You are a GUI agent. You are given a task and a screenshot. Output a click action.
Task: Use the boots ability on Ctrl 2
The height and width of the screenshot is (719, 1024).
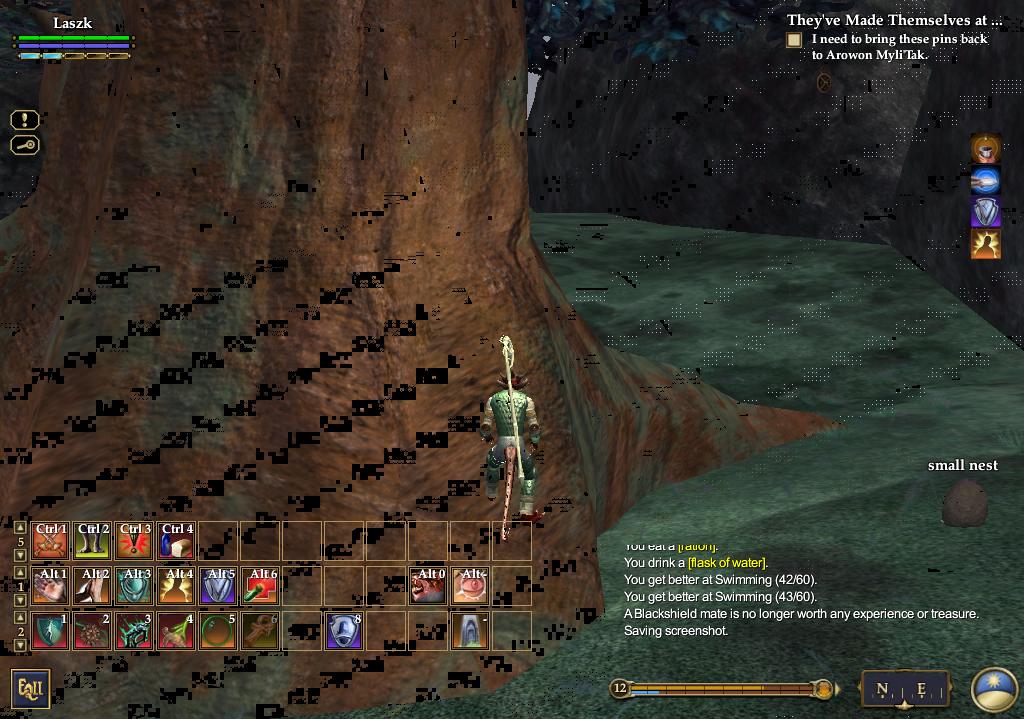pos(92,540)
